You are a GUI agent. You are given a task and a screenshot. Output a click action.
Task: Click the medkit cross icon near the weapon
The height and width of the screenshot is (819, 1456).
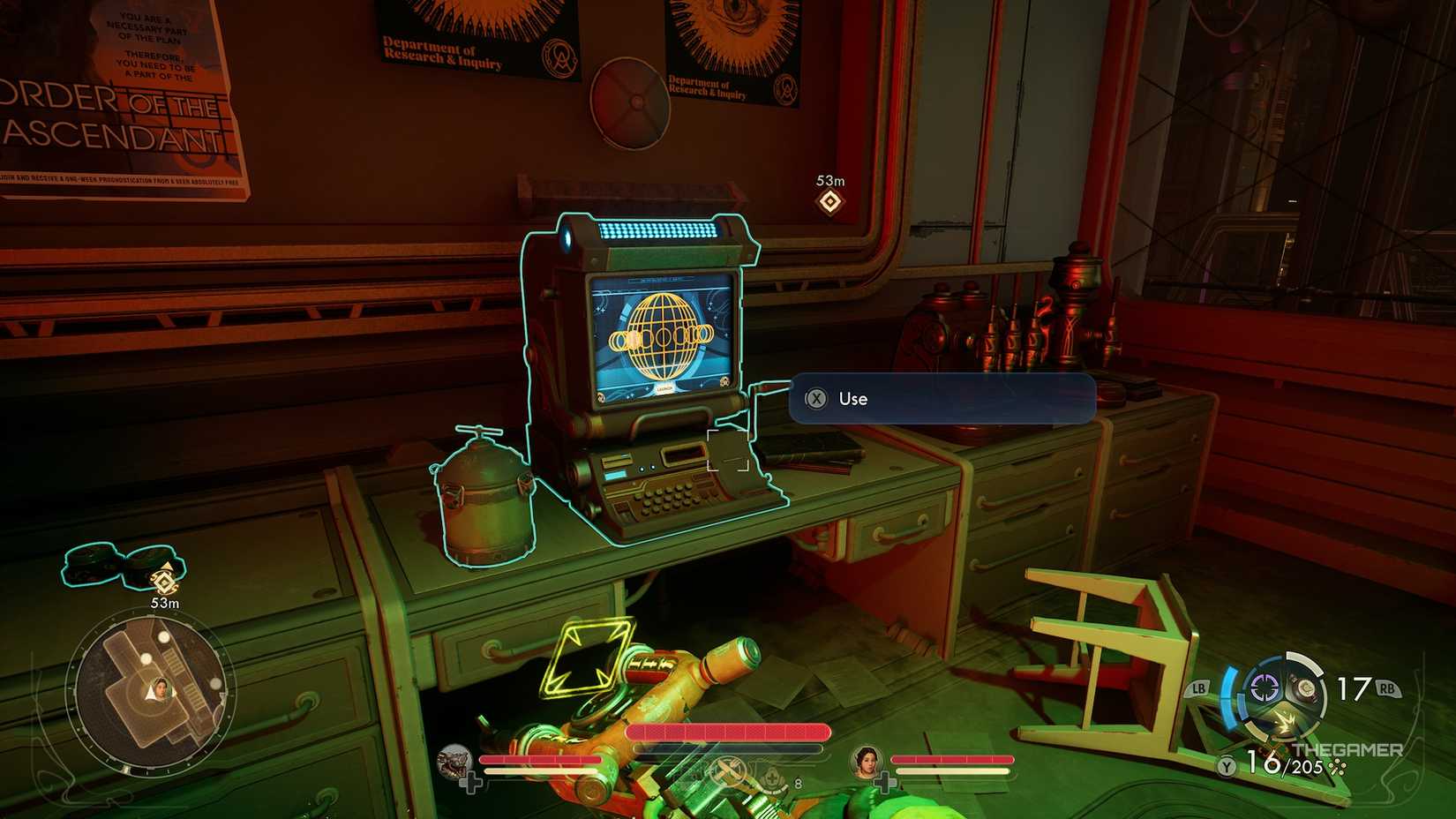[773, 774]
